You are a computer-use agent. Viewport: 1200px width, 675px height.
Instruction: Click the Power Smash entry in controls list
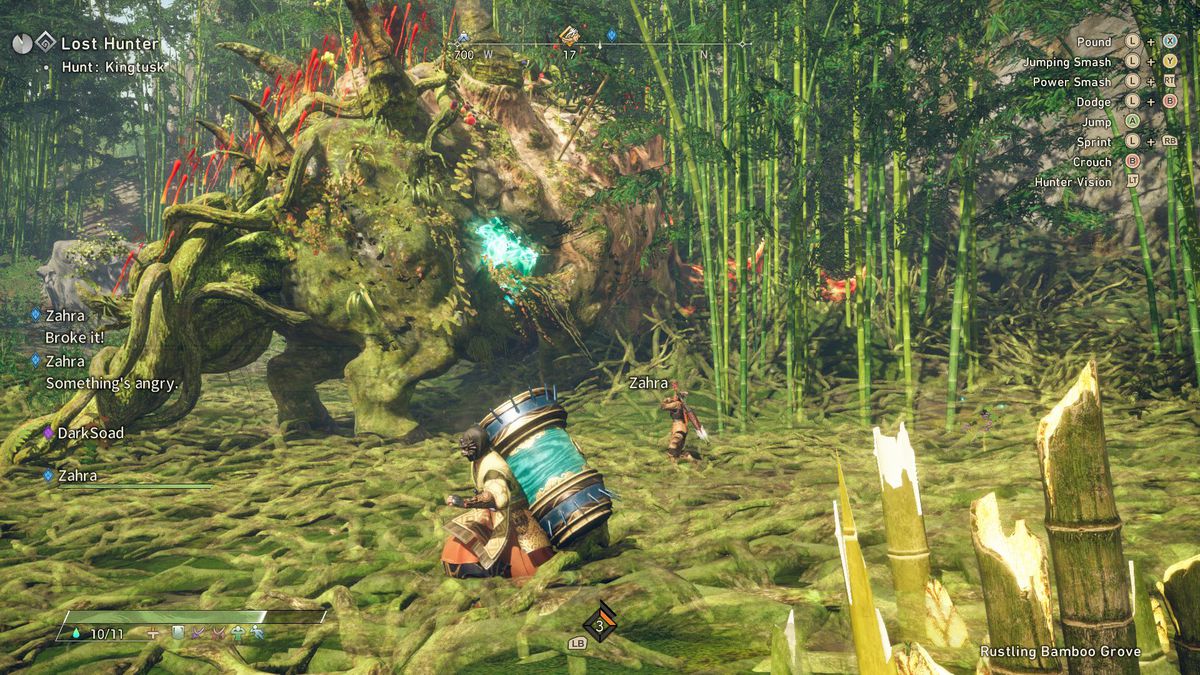[1071, 82]
